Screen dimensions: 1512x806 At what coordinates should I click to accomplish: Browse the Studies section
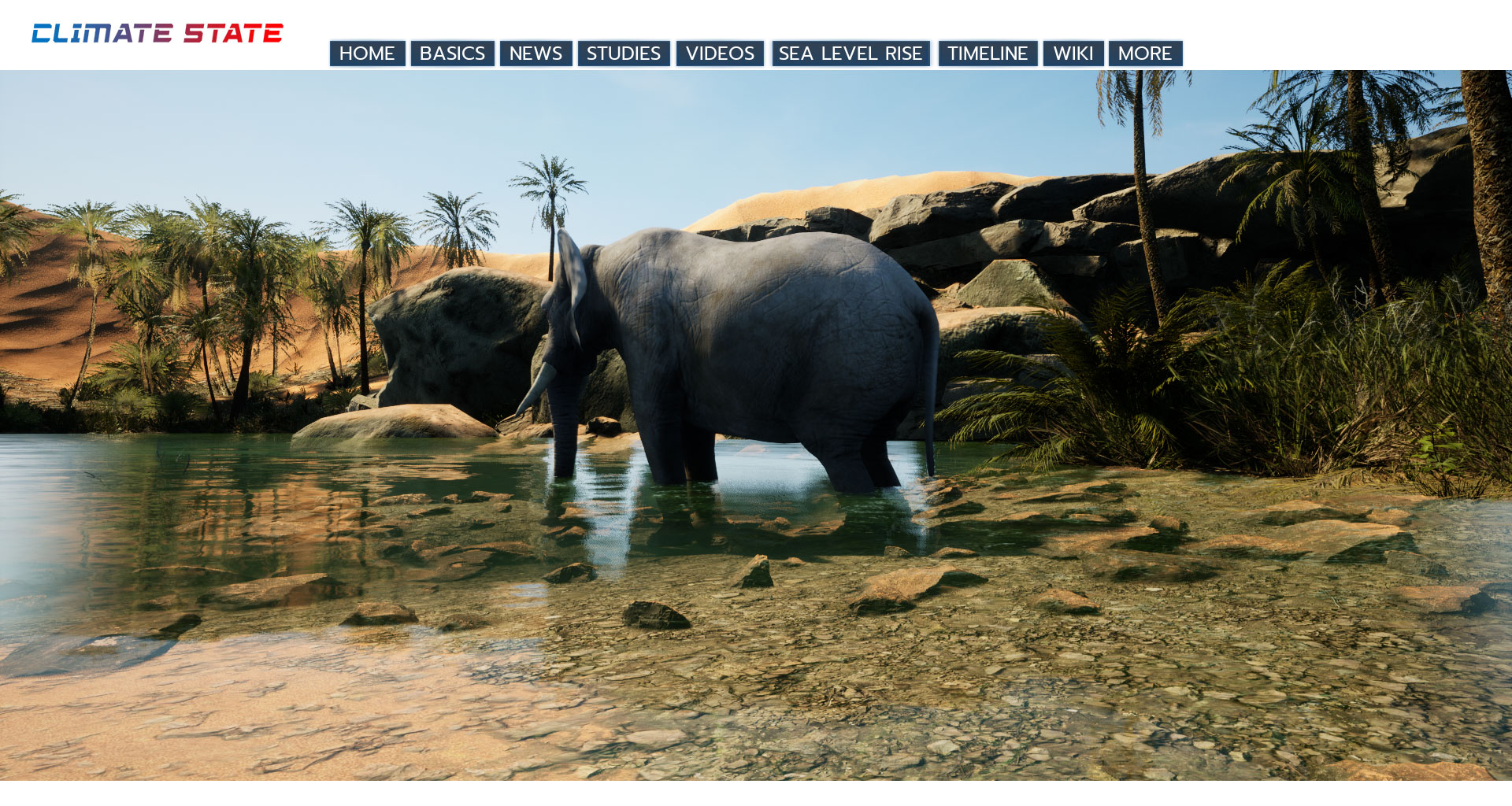623,54
